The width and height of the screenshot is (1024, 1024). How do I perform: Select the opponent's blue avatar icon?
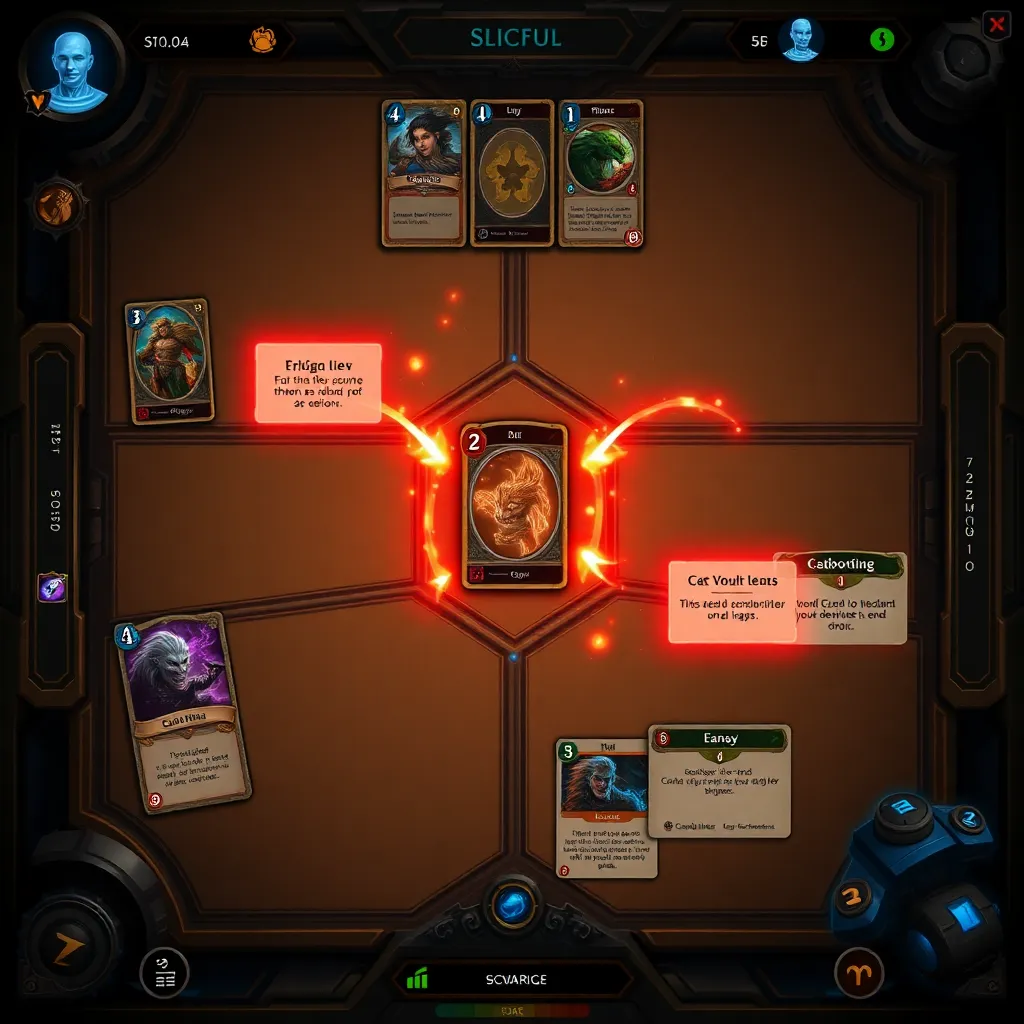click(800, 40)
